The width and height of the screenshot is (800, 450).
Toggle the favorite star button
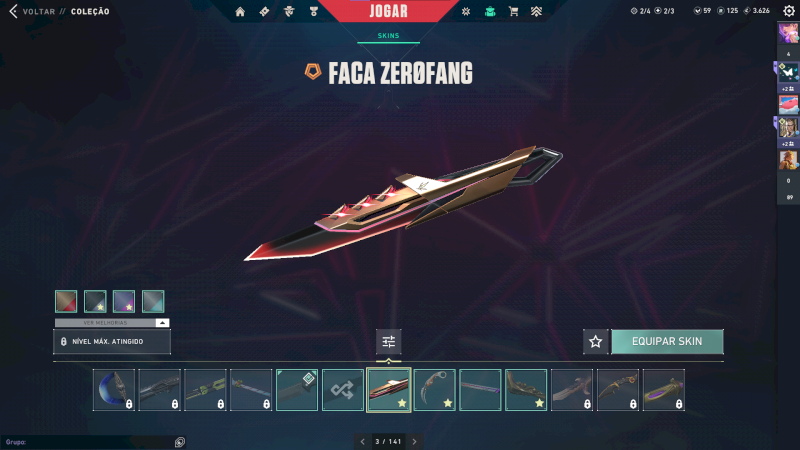pos(596,342)
